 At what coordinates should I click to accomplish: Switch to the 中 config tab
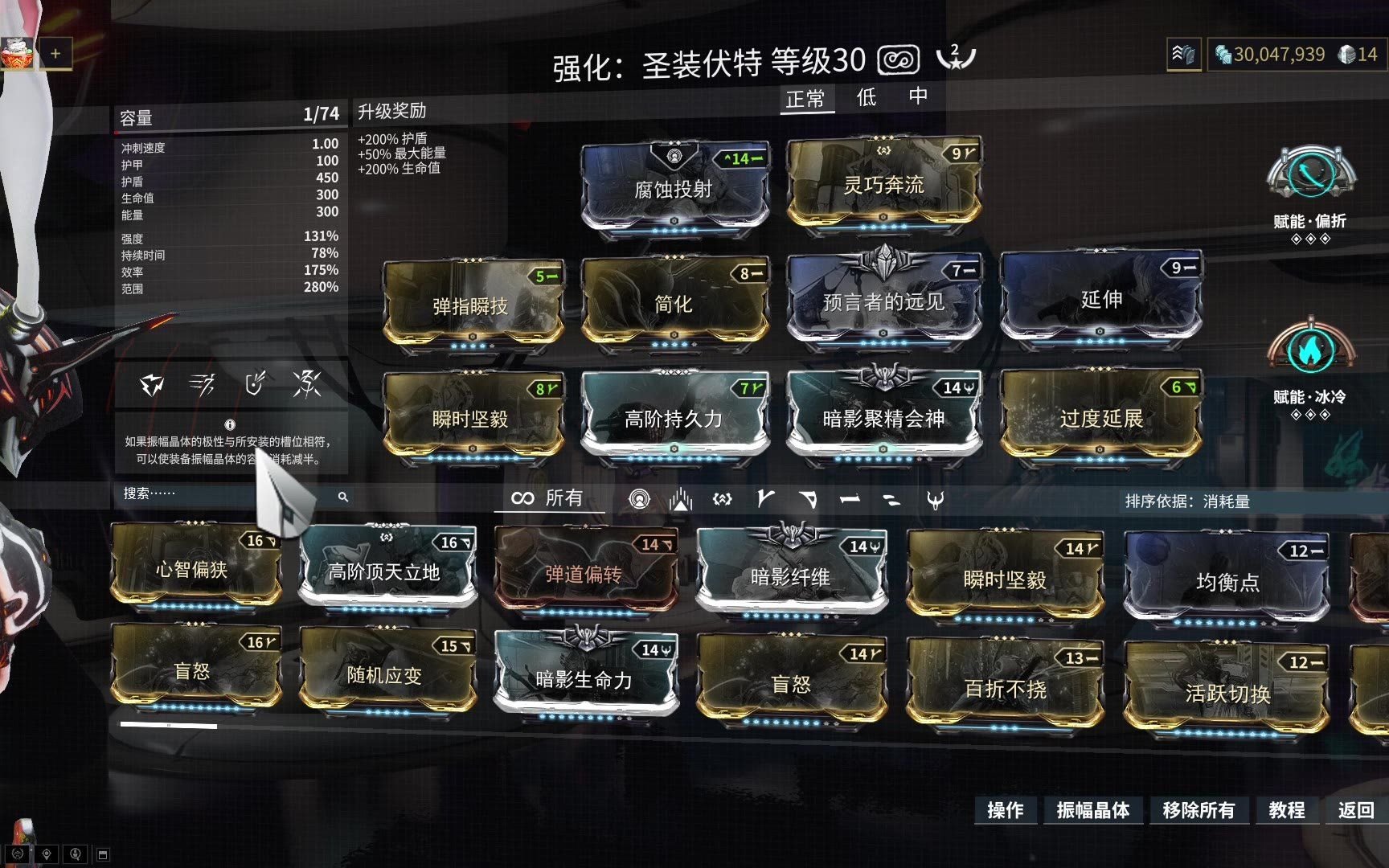pos(918,96)
